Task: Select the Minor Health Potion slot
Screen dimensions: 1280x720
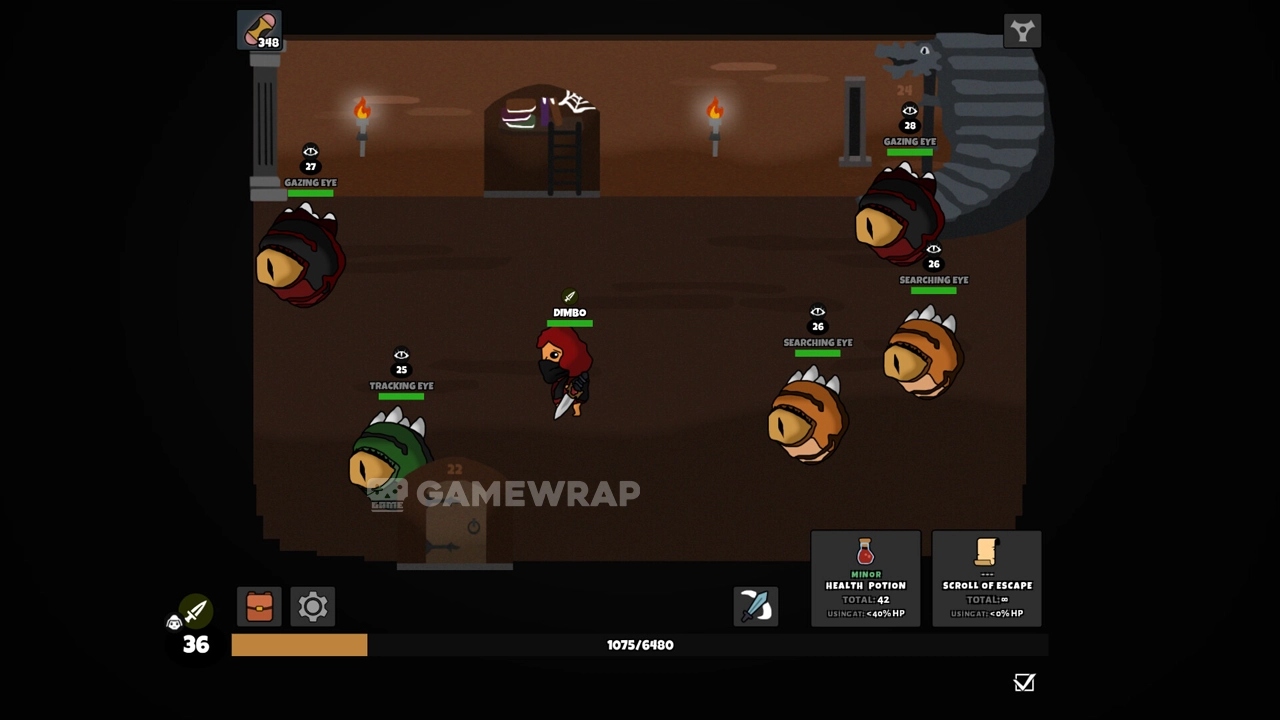Action: point(865,579)
